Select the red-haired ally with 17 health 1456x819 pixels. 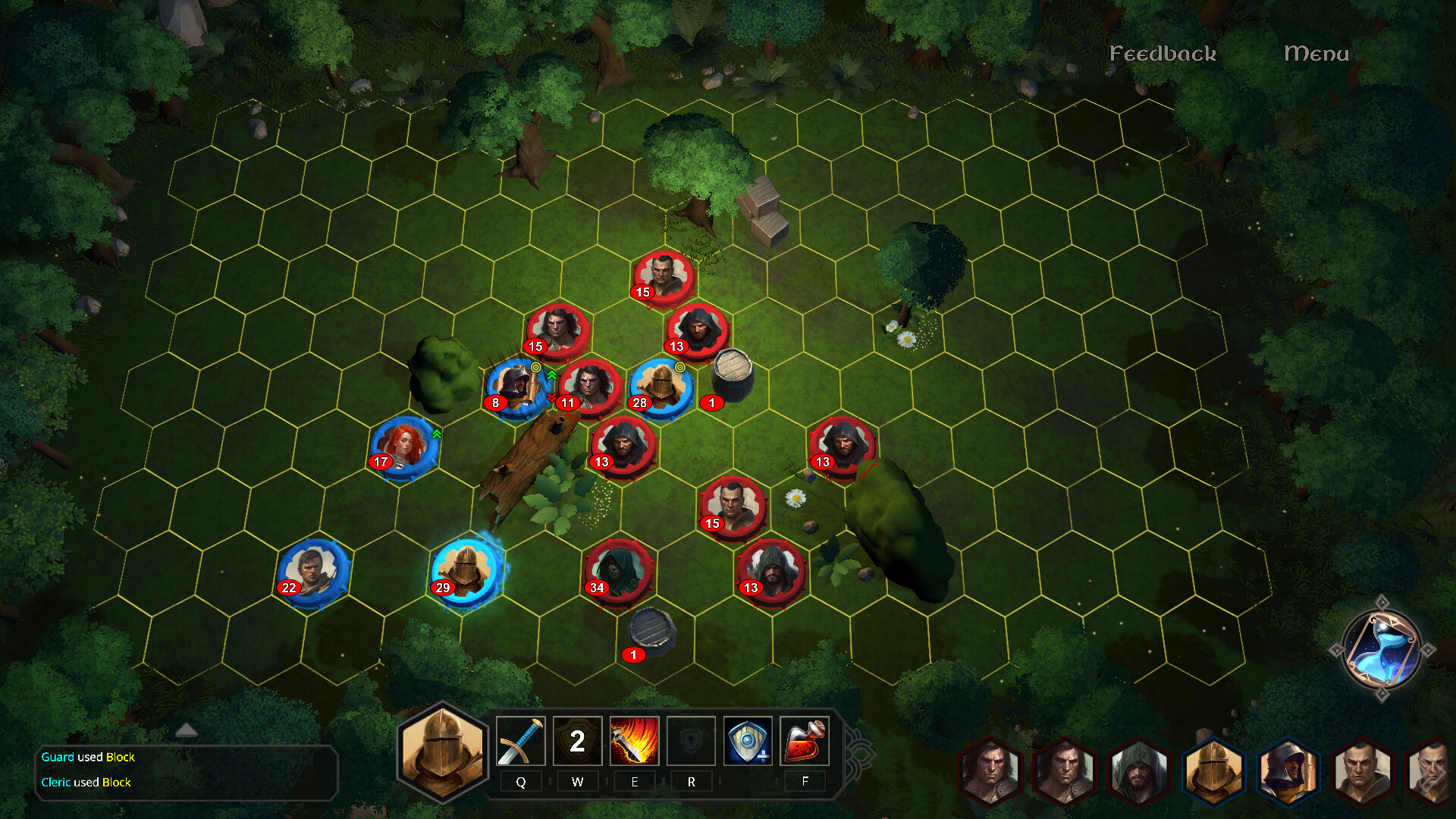[x=404, y=446]
